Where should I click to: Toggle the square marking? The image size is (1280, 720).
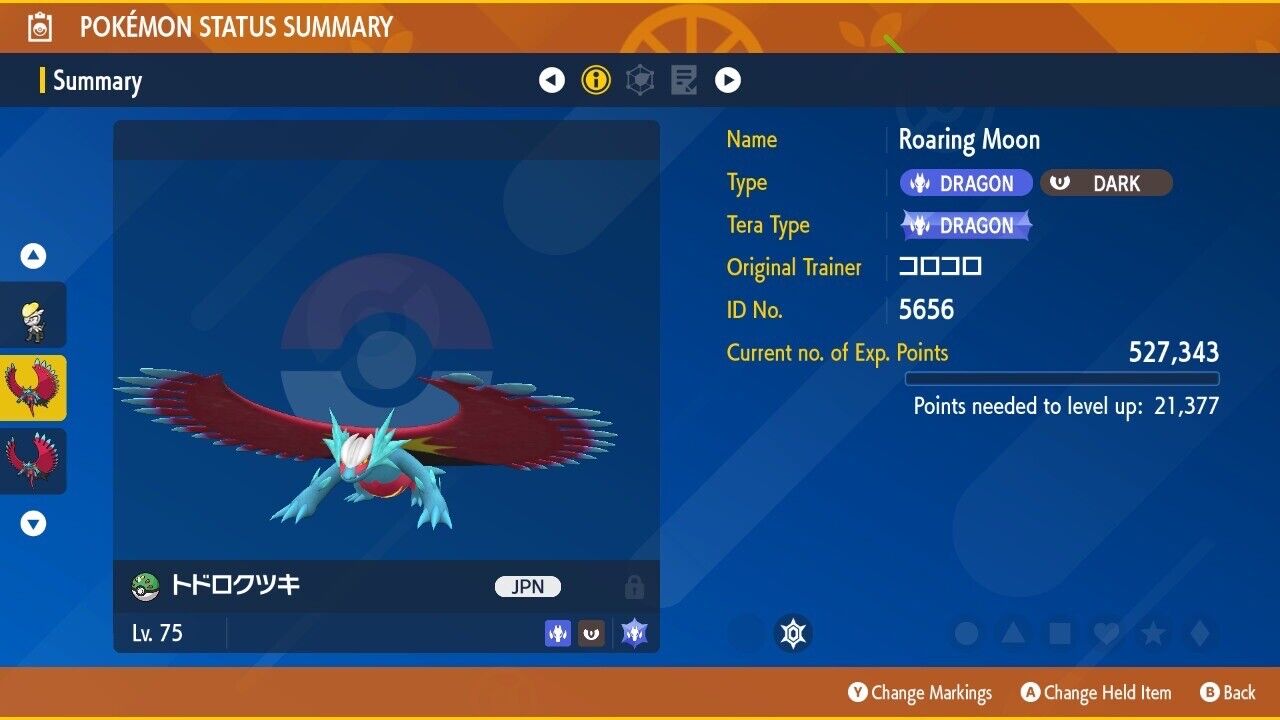point(1060,634)
